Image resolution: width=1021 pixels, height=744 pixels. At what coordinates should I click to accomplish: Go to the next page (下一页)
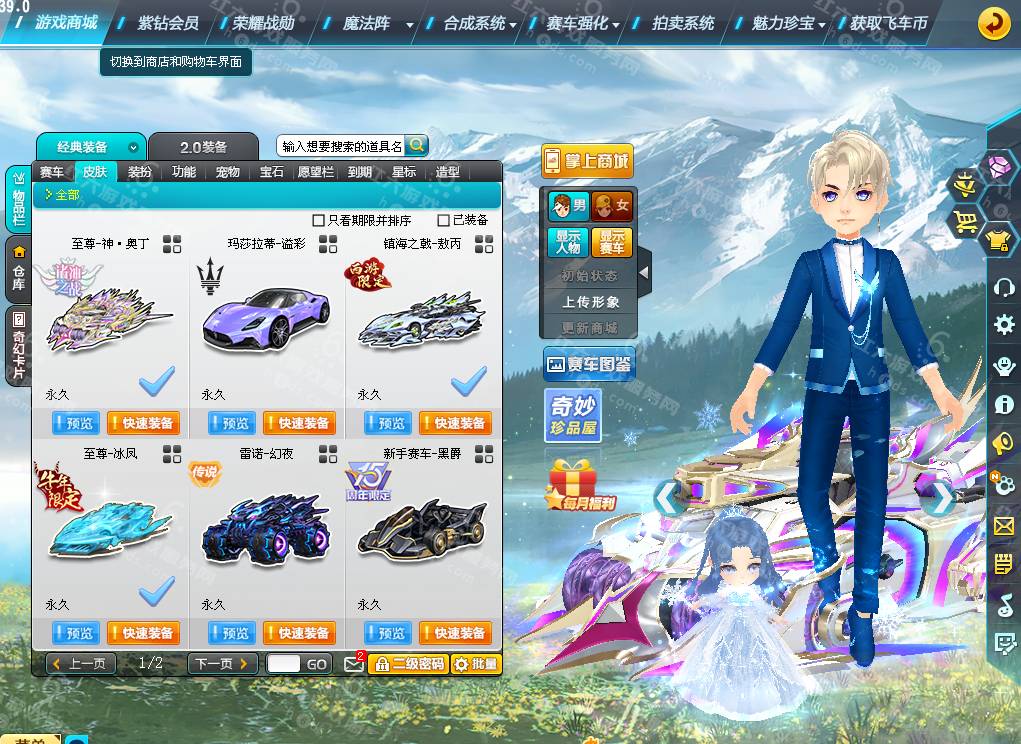221,663
